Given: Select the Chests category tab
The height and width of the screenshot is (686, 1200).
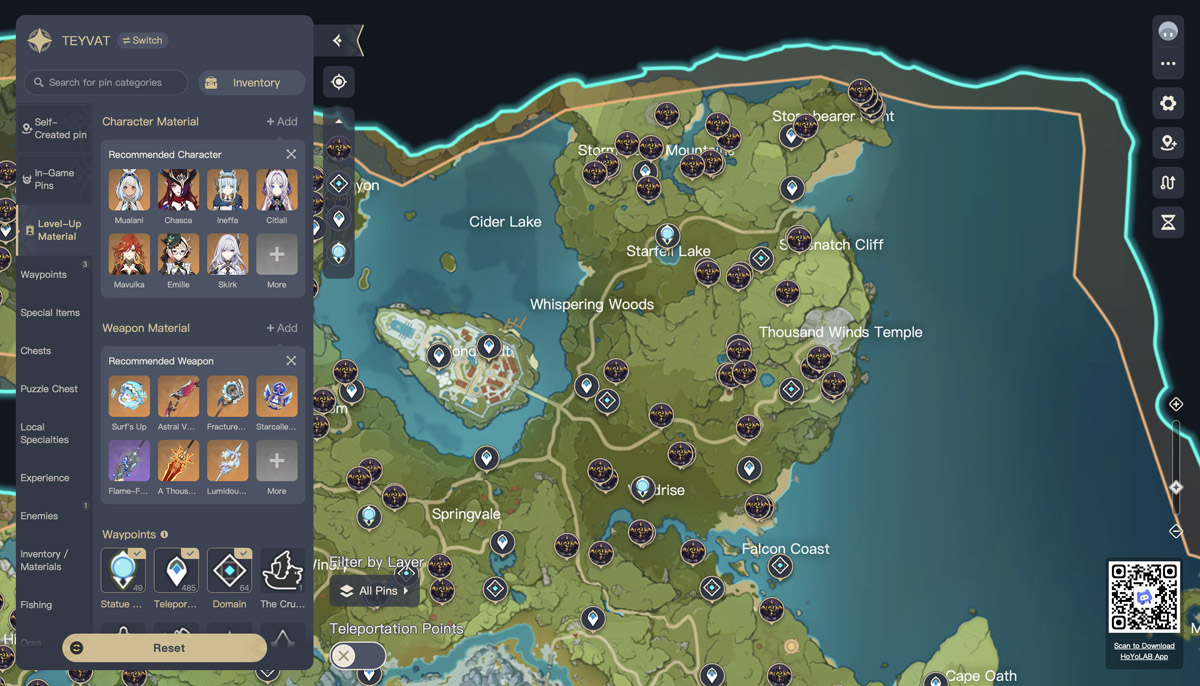Looking at the screenshot, I should click(36, 351).
